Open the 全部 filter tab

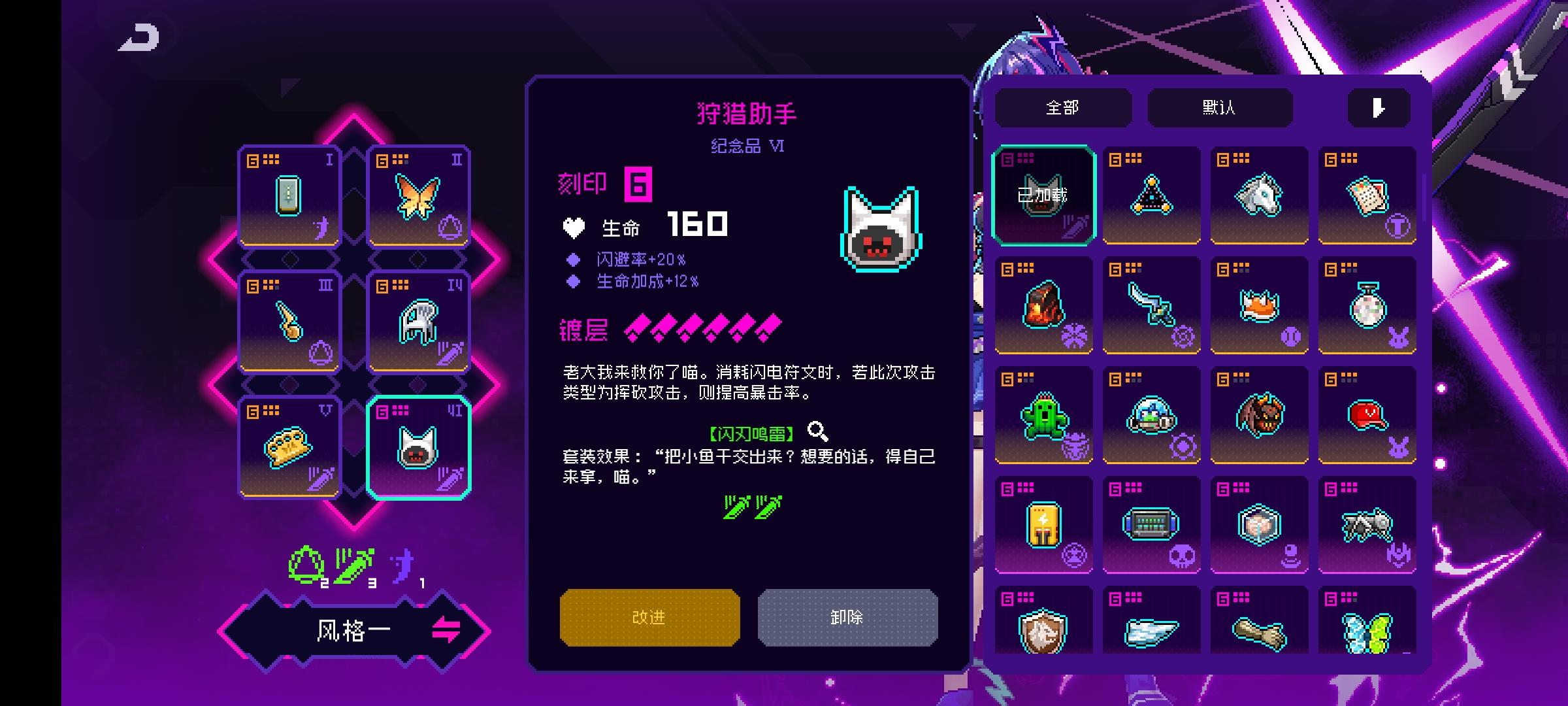[x=1065, y=107]
